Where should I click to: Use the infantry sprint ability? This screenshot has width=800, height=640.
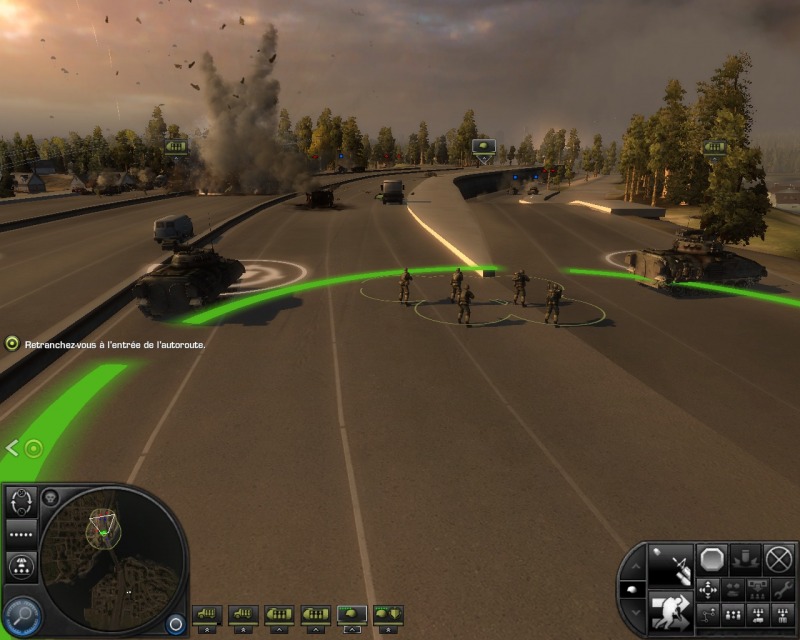click(x=669, y=612)
